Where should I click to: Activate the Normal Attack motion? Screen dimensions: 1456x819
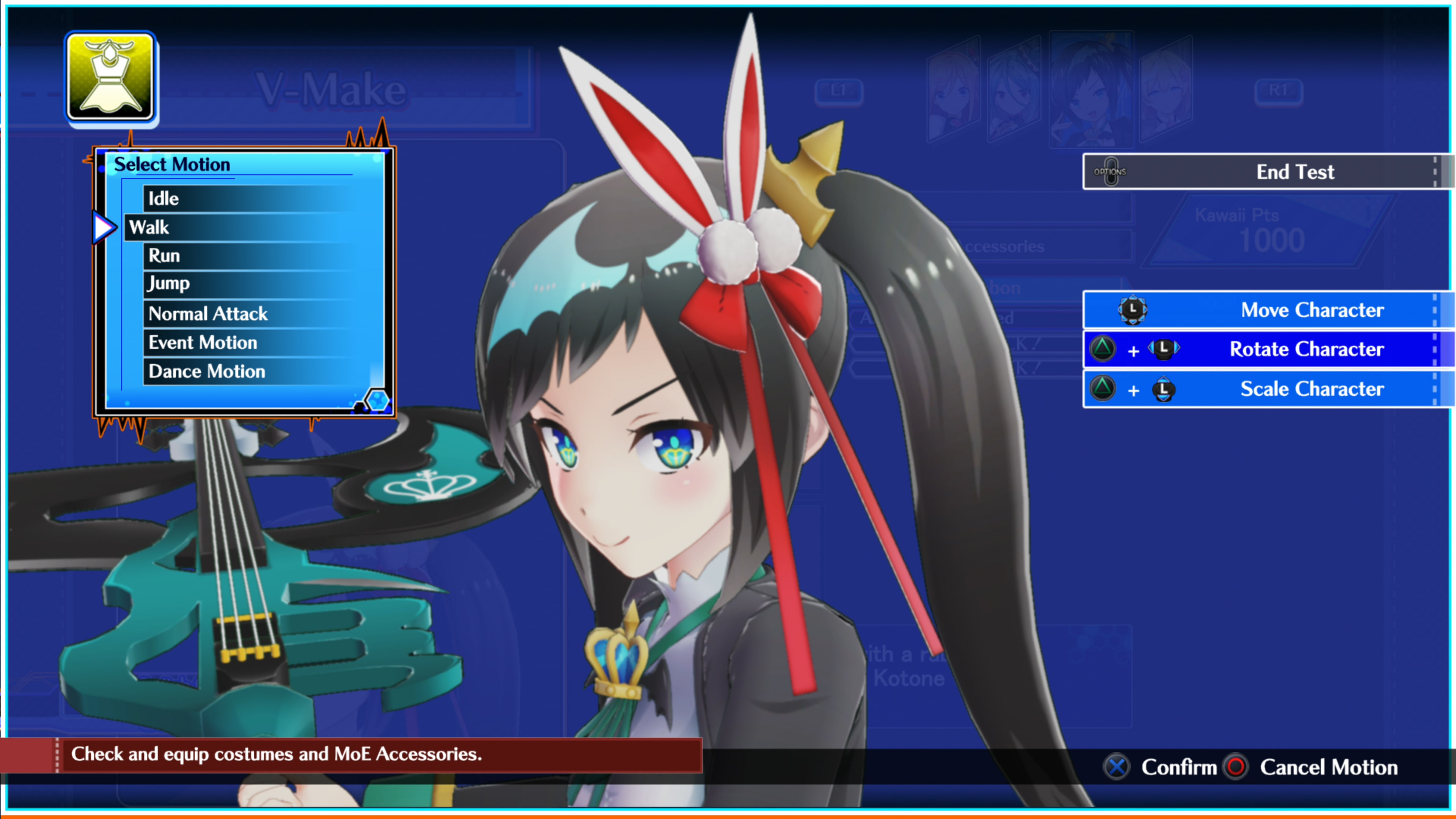pos(207,314)
